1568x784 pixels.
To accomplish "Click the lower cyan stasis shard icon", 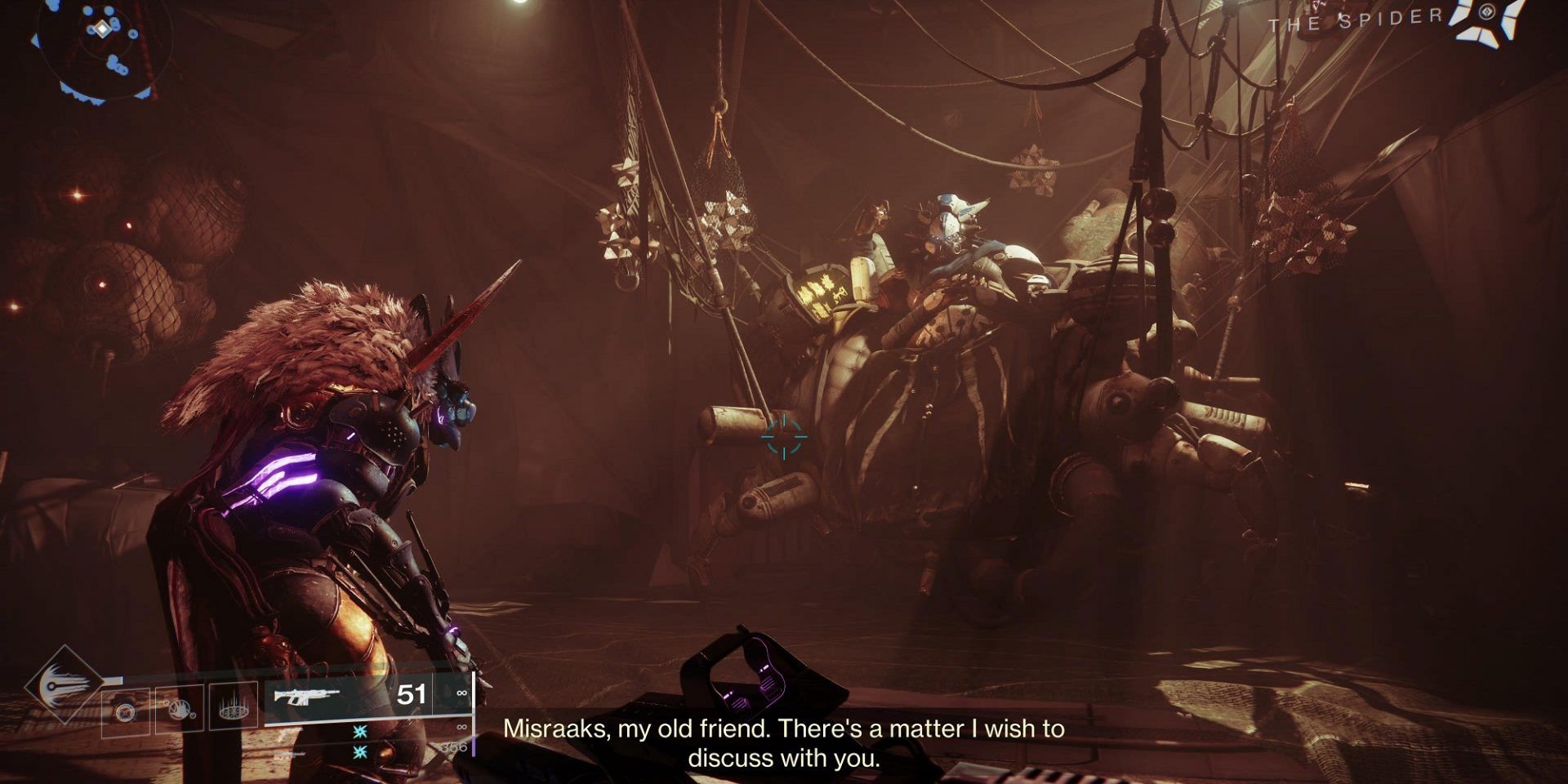I will coord(359,751).
